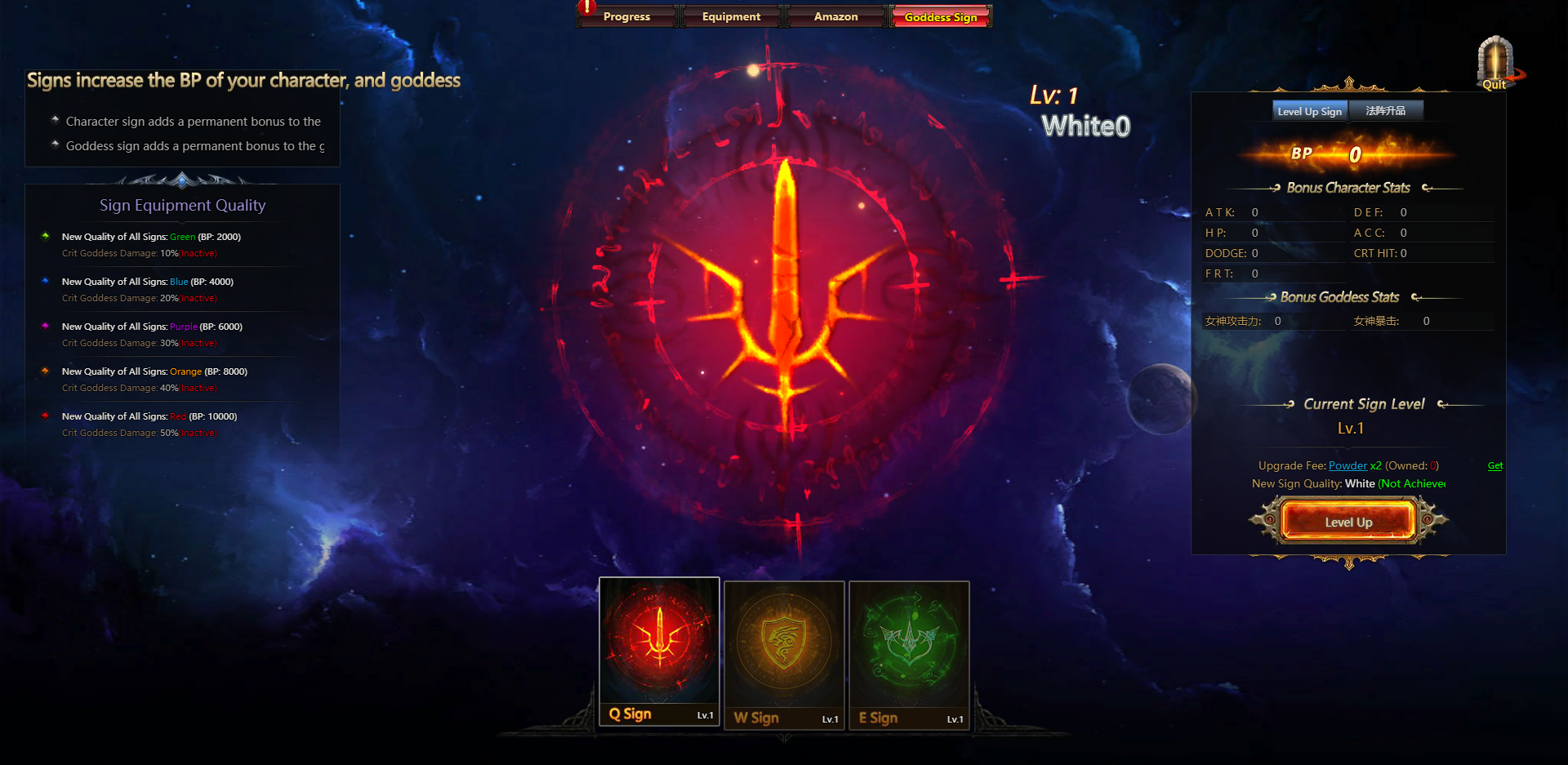The height and width of the screenshot is (765, 1568).
Task: Follow the Powder upgrade fee link
Action: click(x=1347, y=465)
